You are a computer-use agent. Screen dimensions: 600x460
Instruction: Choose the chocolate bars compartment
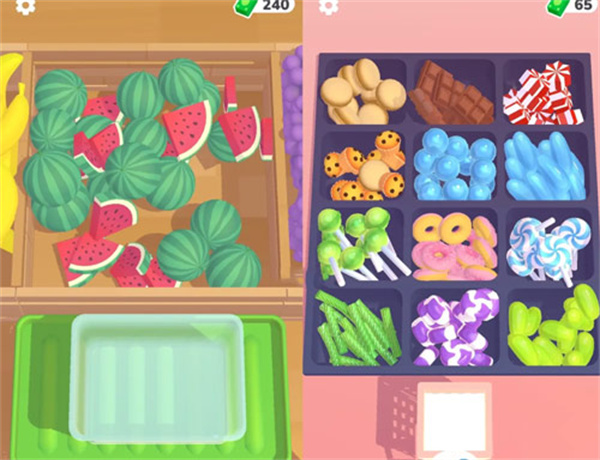(x=452, y=90)
